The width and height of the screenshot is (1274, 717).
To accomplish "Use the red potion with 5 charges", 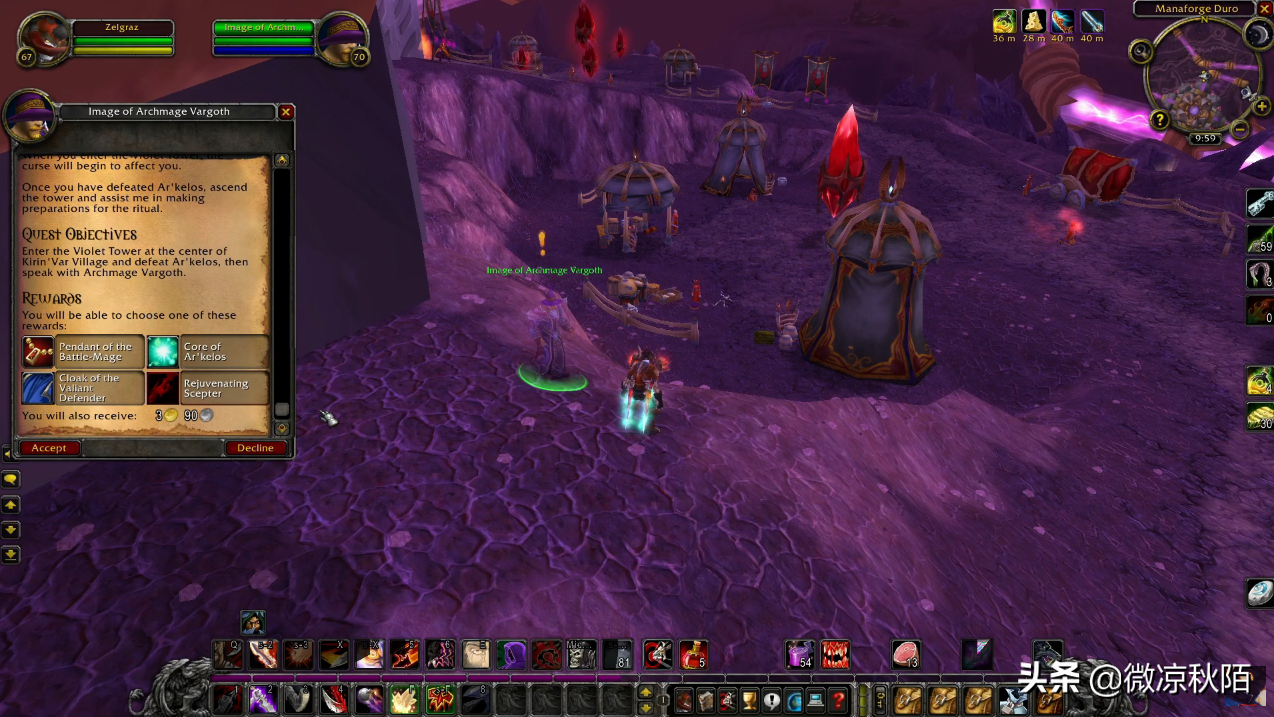I will [692, 654].
